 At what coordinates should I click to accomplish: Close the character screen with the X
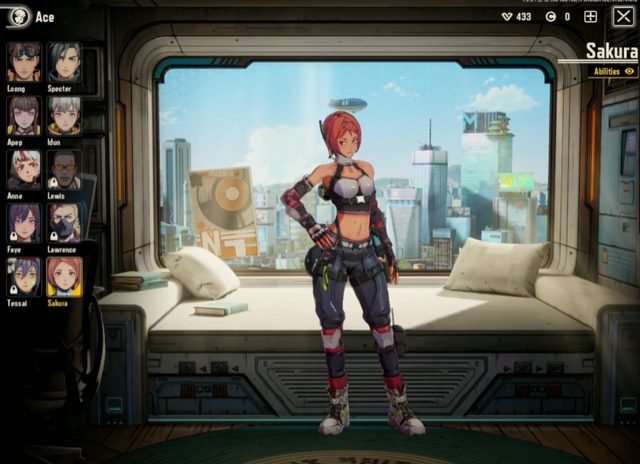622,17
